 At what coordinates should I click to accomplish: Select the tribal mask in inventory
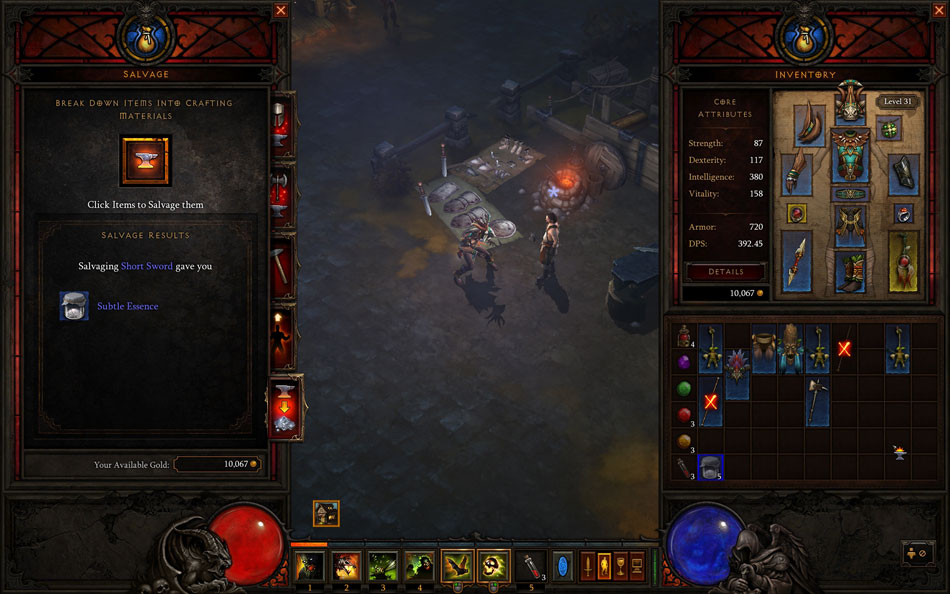pyautogui.click(x=791, y=348)
